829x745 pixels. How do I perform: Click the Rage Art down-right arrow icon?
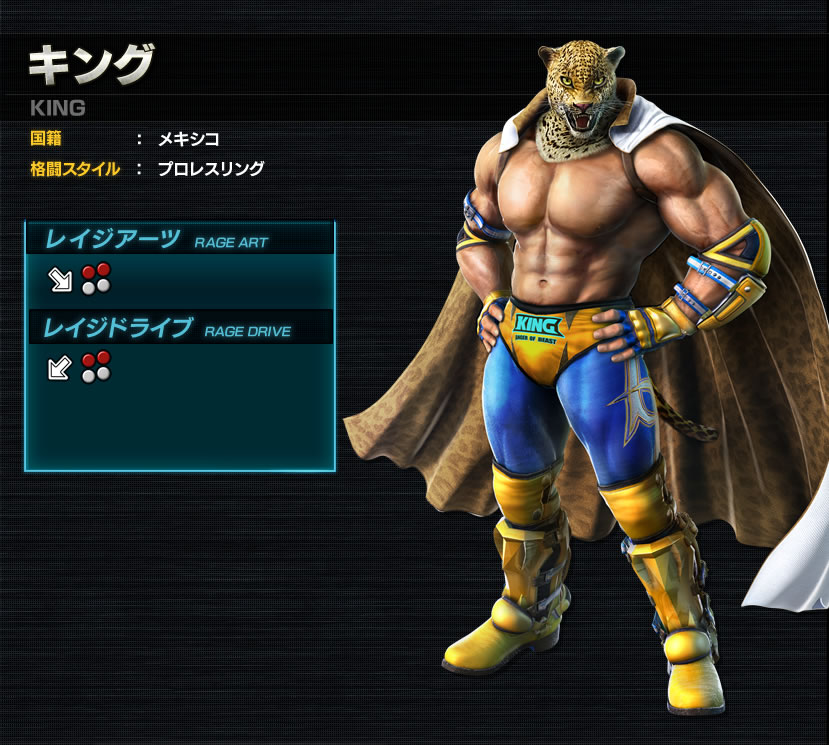pos(61,280)
